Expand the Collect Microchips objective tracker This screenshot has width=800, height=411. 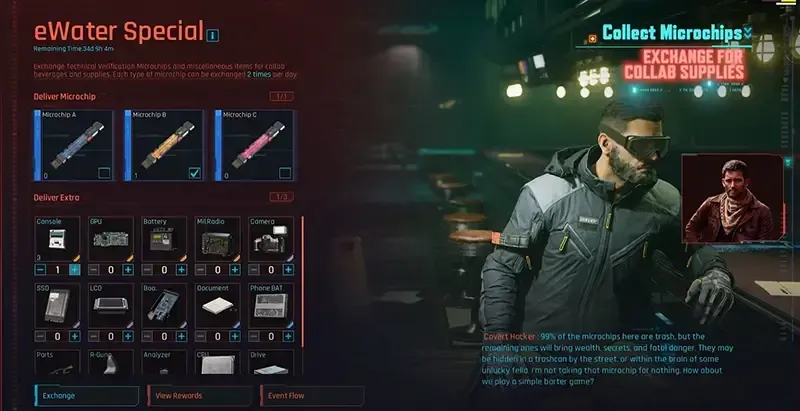click(747, 33)
